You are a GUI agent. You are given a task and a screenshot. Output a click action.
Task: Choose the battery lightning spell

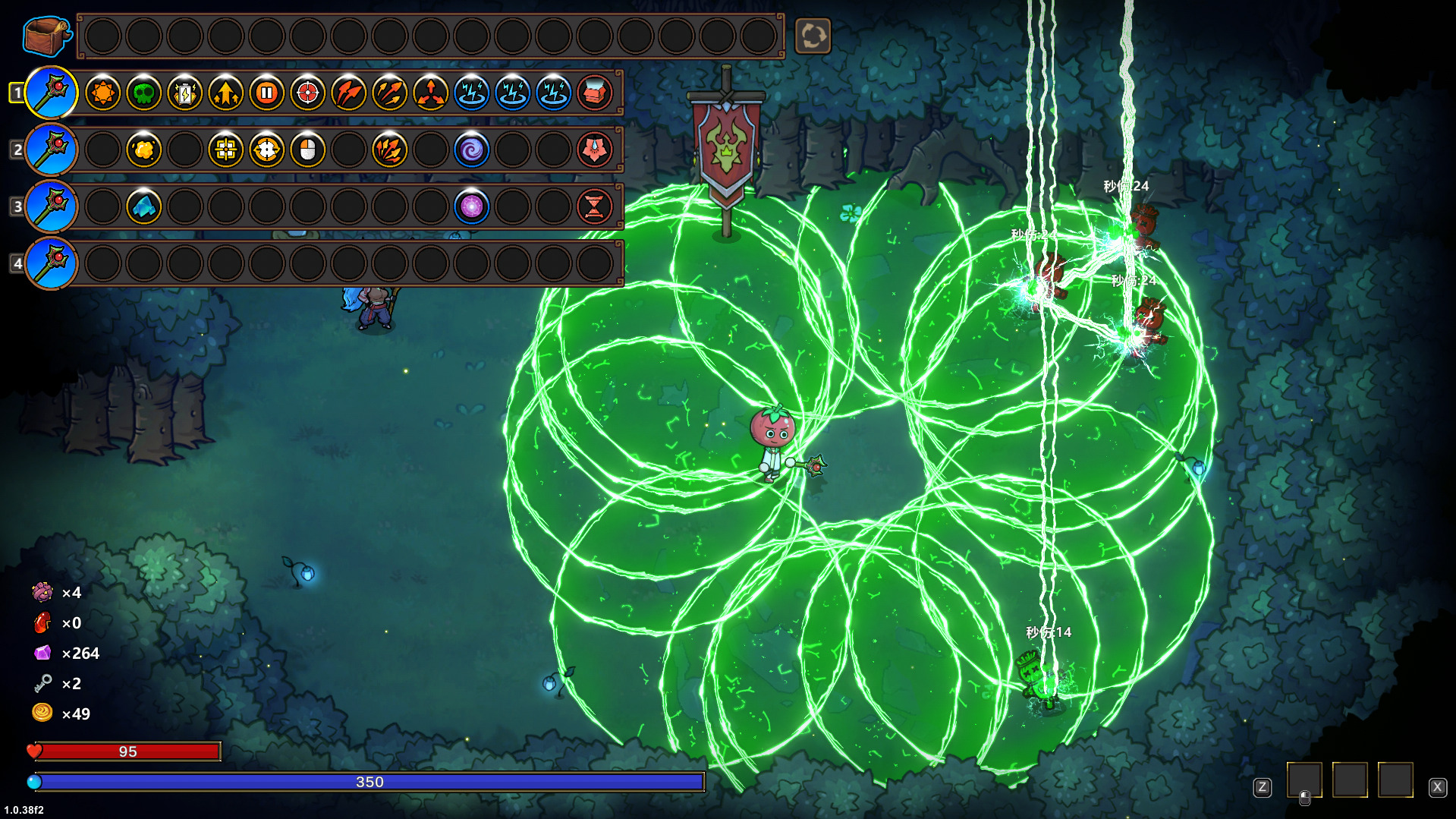coord(185,93)
